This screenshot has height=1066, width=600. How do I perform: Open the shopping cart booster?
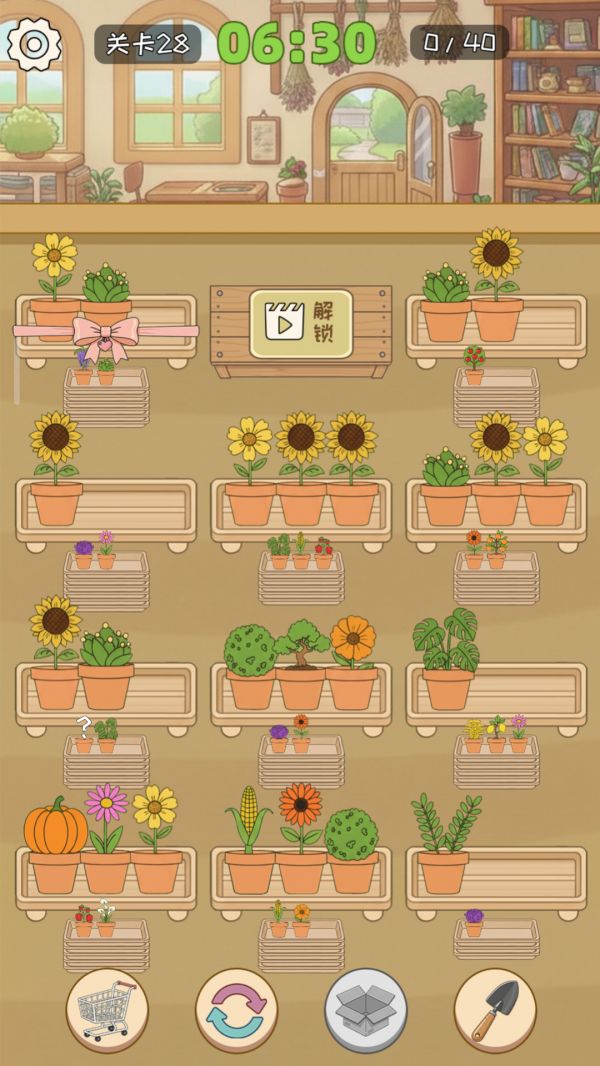(x=107, y=1010)
